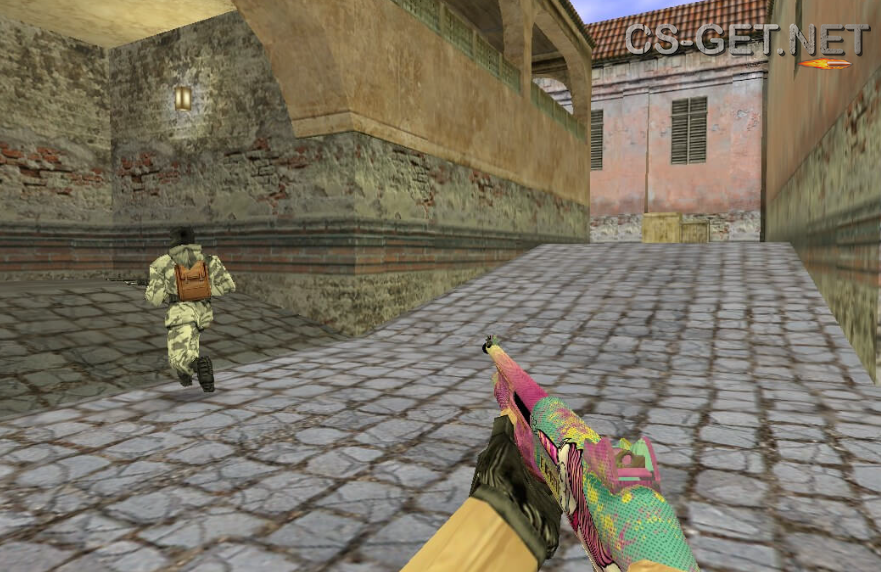Click the CS-GET.NET watermark logo
The image size is (881, 572).
point(746,41)
